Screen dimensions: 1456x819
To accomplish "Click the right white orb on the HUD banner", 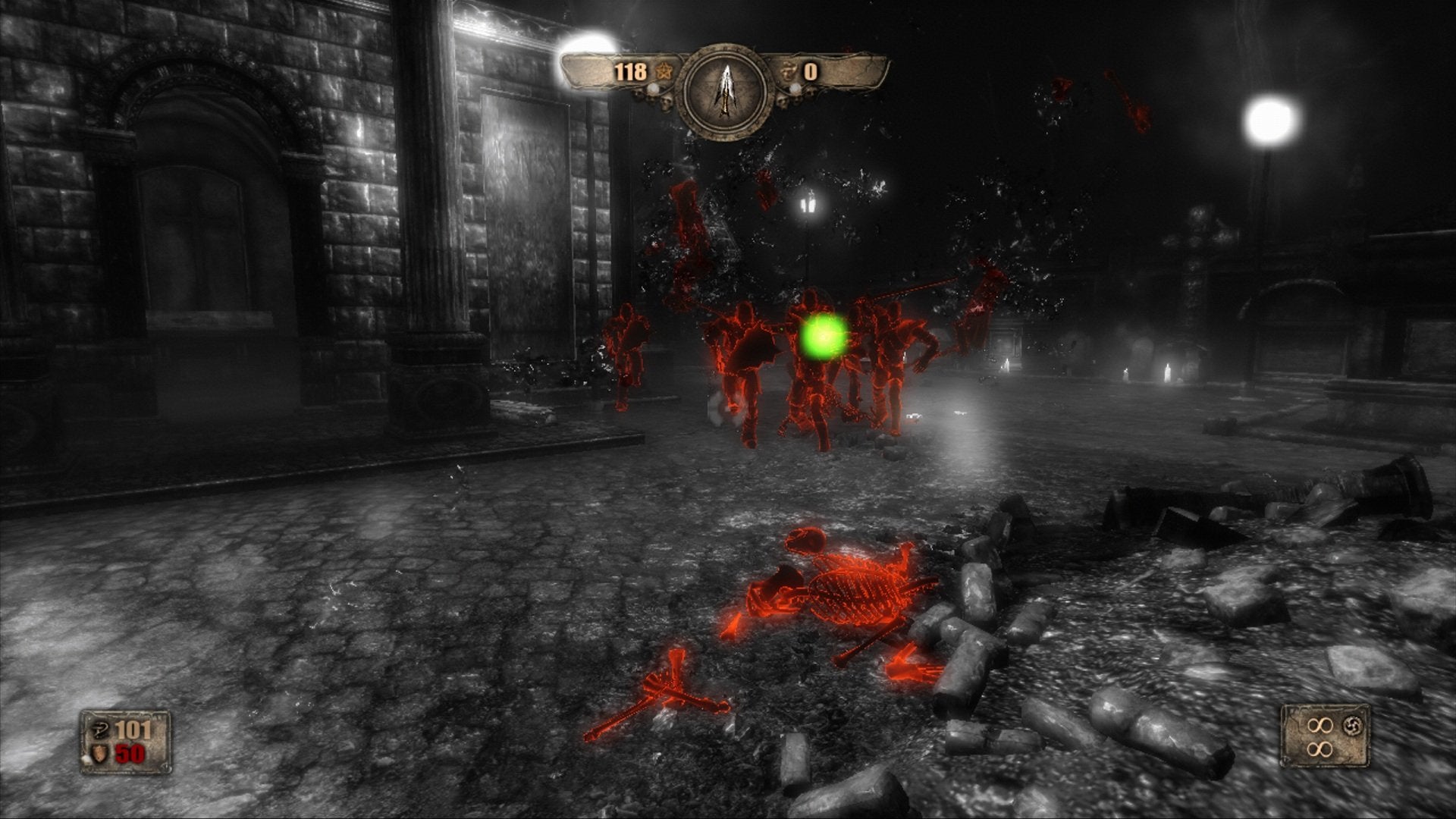I will coord(795,90).
